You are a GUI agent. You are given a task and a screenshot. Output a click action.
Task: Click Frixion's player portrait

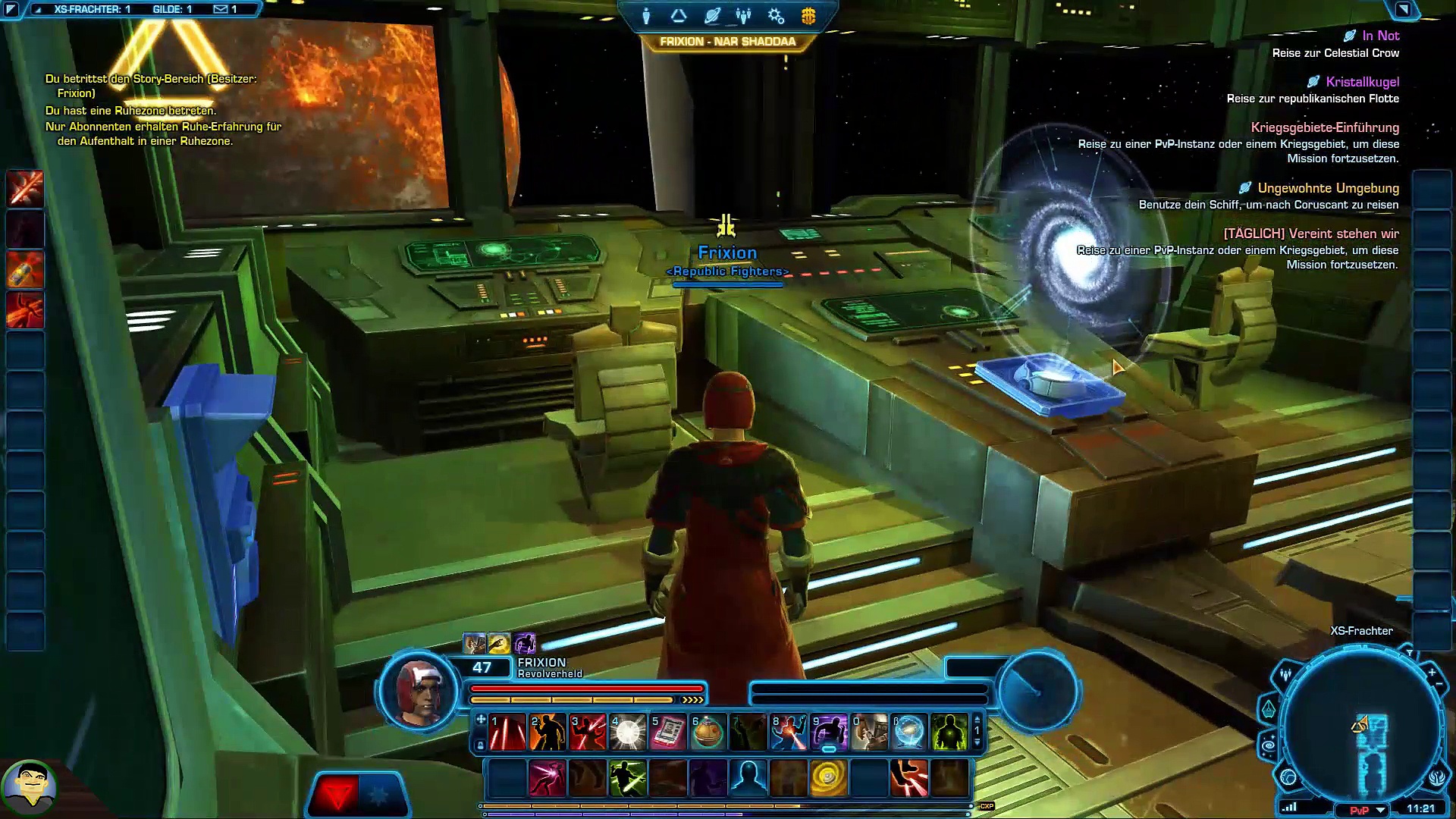[x=419, y=692]
